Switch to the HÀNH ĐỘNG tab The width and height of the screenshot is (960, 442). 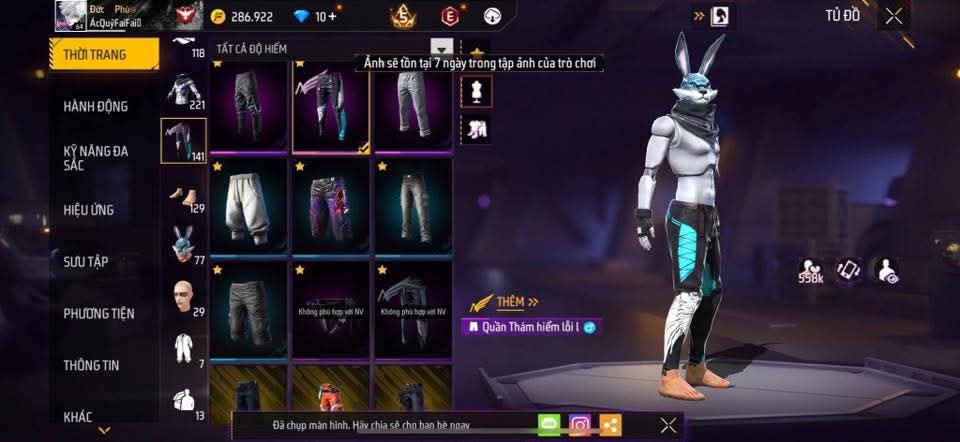coord(96,106)
